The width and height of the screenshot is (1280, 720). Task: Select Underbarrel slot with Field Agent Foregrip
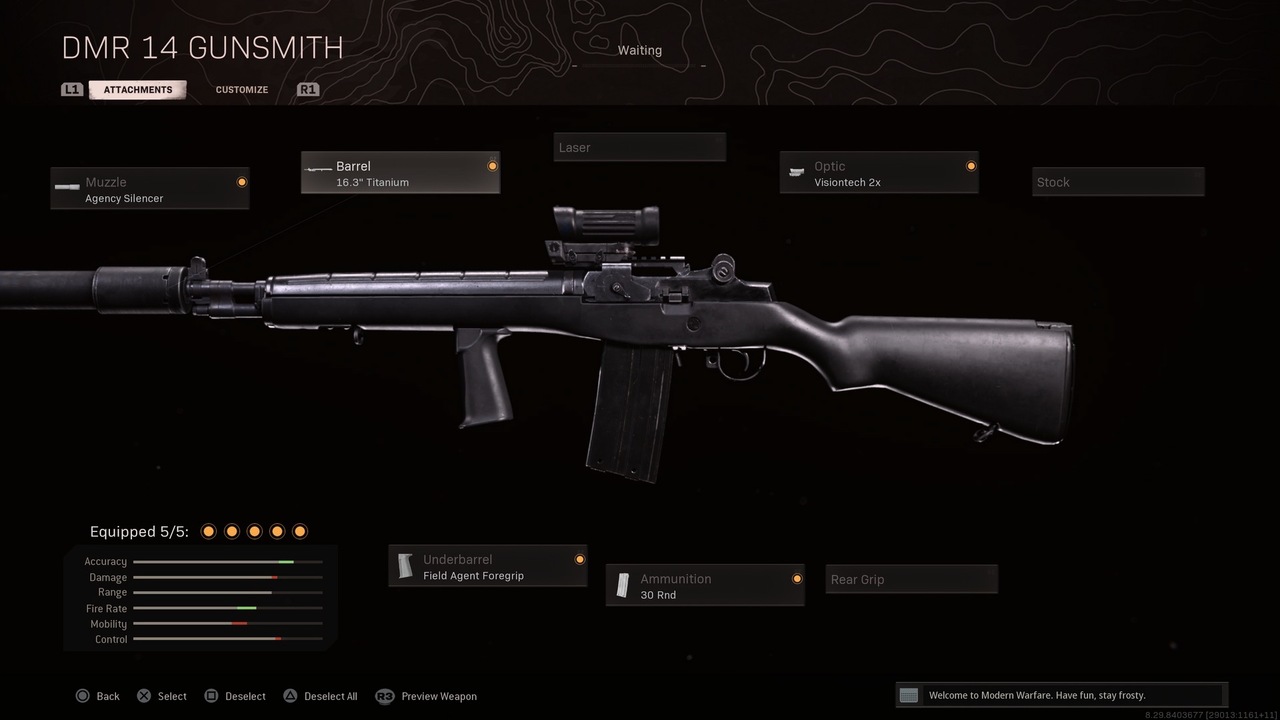tap(487, 567)
